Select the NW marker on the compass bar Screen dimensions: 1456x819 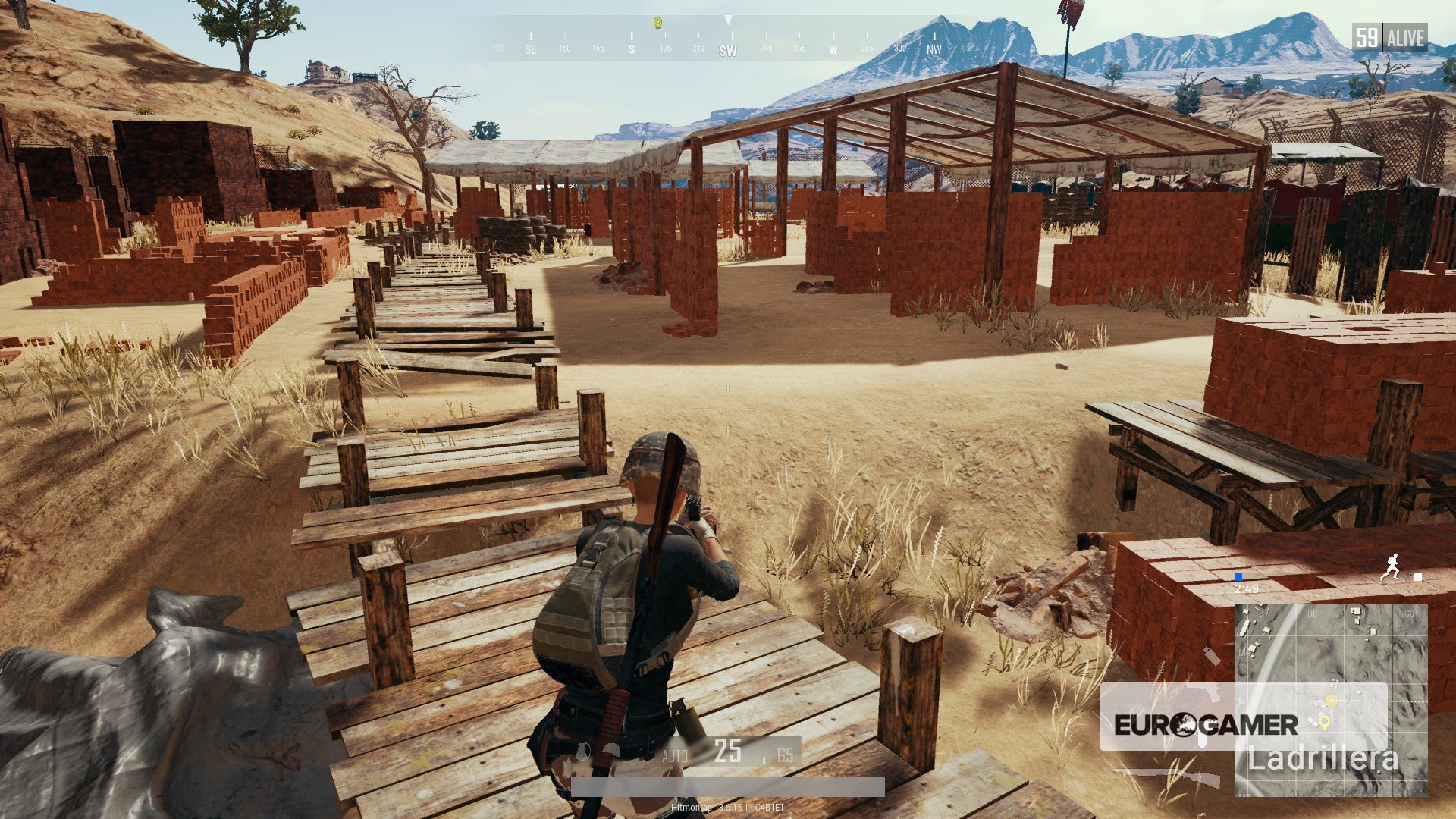coord(935,47)
